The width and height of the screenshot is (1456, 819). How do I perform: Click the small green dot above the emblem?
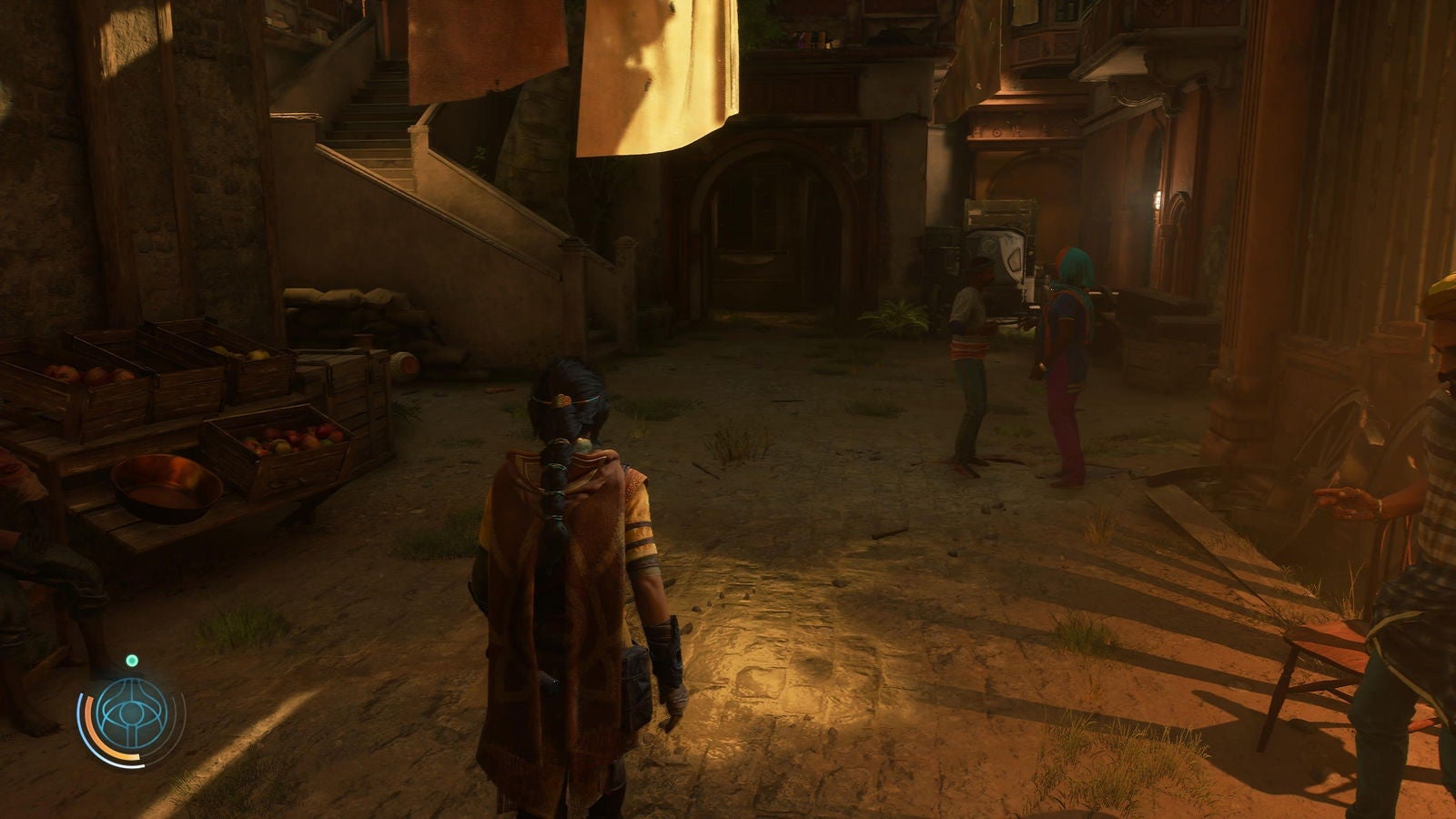[x=132, y=660]
